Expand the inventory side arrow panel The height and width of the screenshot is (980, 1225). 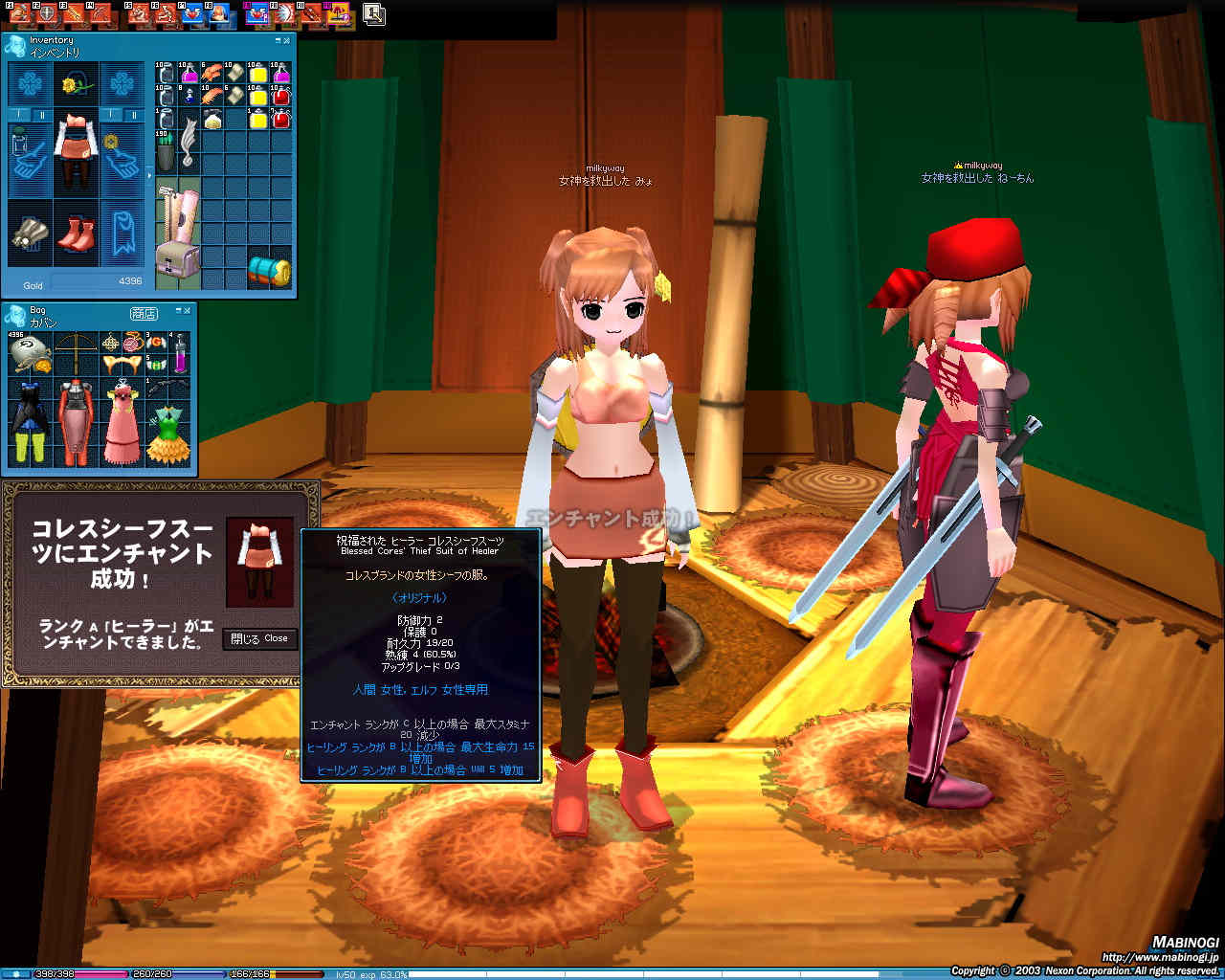[148, 175]
